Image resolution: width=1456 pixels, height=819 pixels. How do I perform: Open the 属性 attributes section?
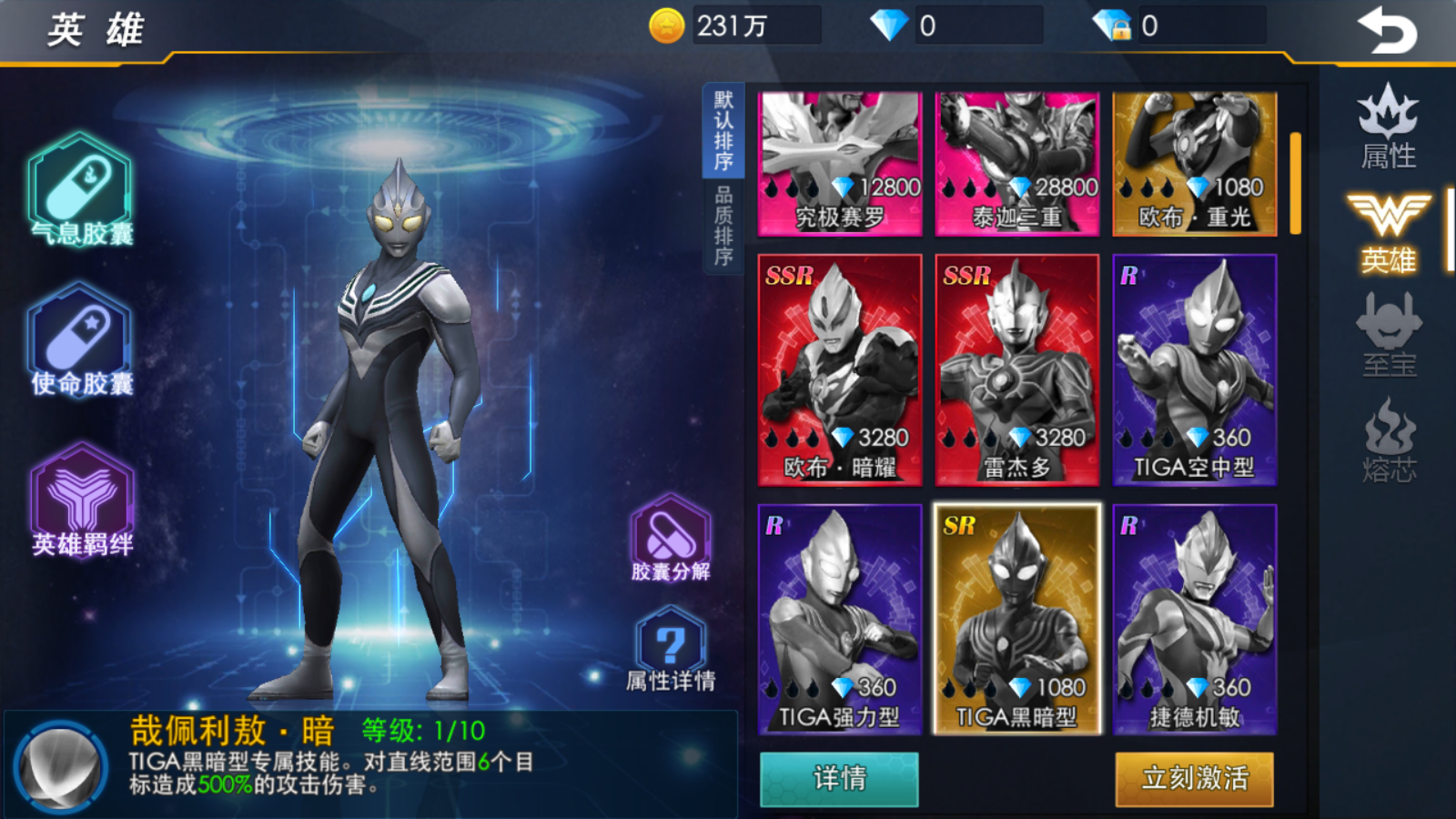tap(1388, 127)
